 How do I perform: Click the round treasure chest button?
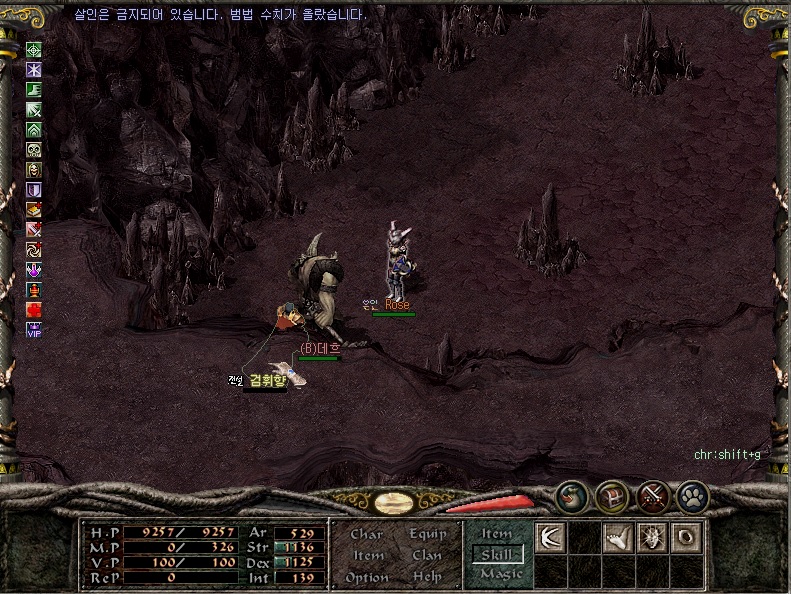pos(612,496)
